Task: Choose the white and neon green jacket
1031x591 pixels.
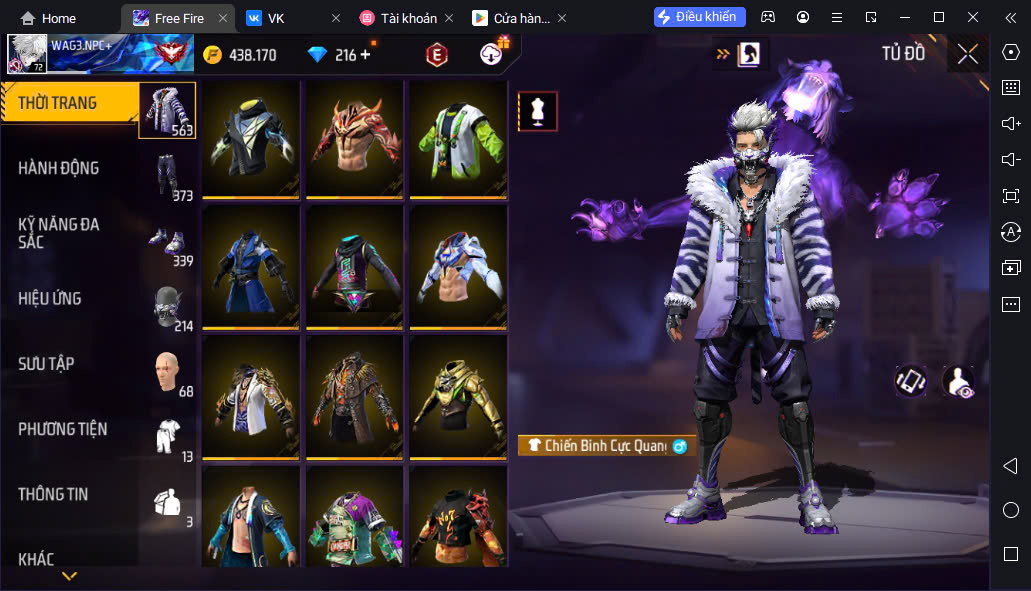Action: tap(458, 138)
